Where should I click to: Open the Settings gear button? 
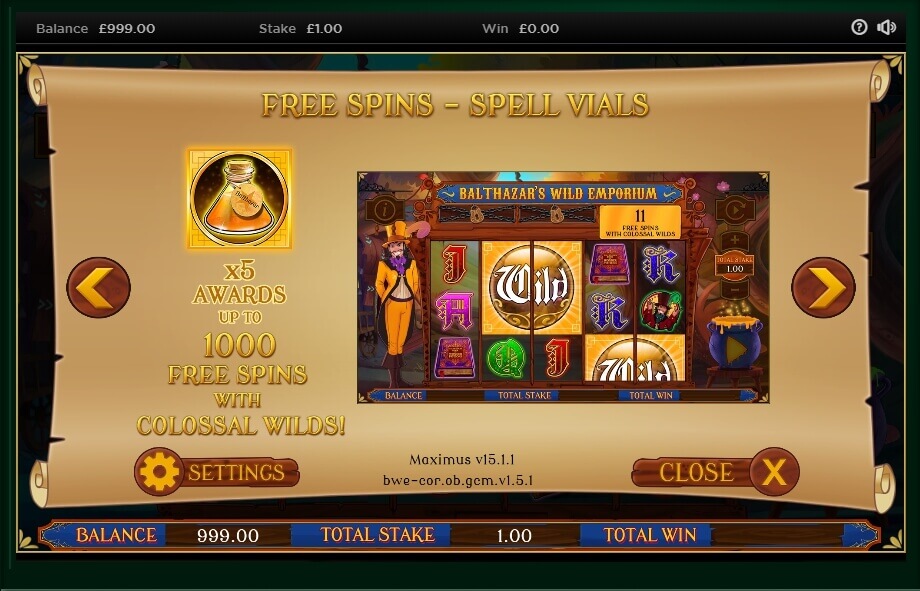(217, 472)
